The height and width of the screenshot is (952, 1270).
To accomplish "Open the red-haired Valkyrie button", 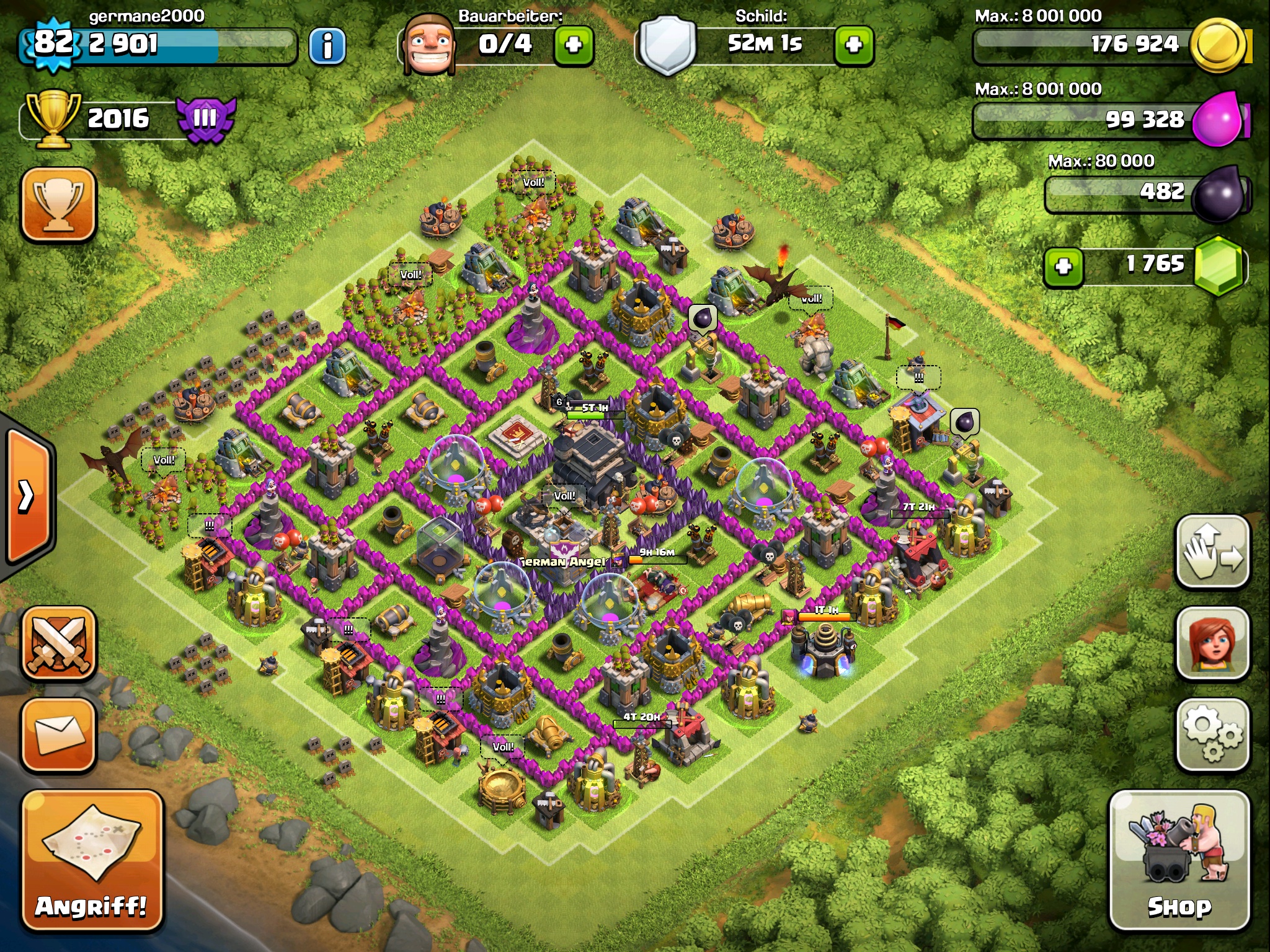I will point(1212,643).
